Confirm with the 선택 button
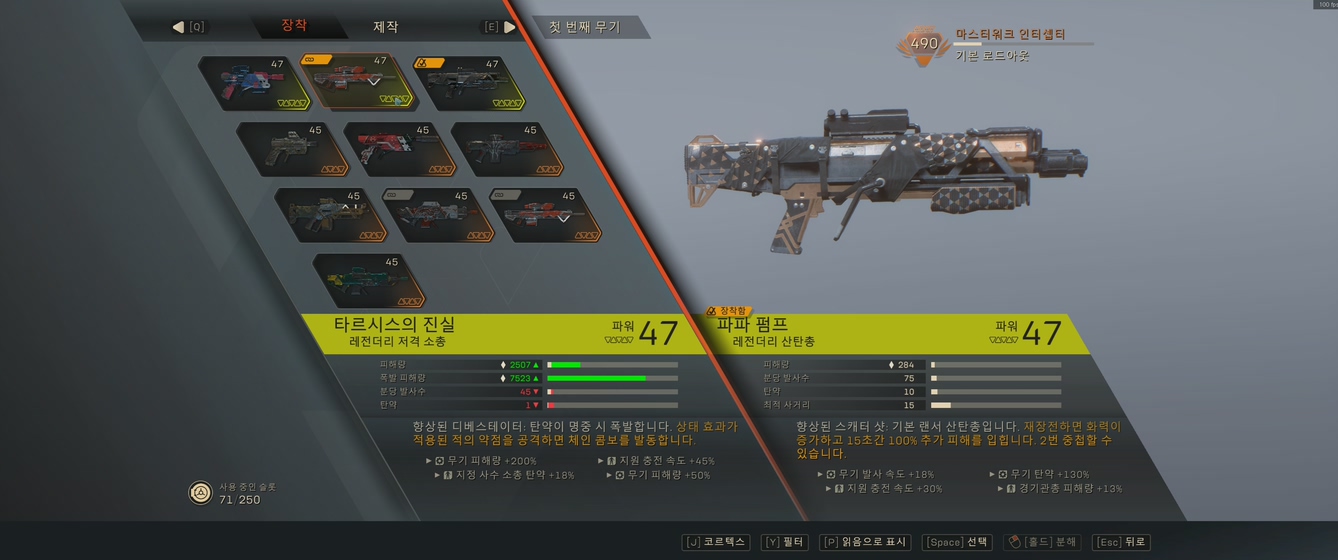The height and width of the screenshot is (560, 1338). tap(957, 542)
